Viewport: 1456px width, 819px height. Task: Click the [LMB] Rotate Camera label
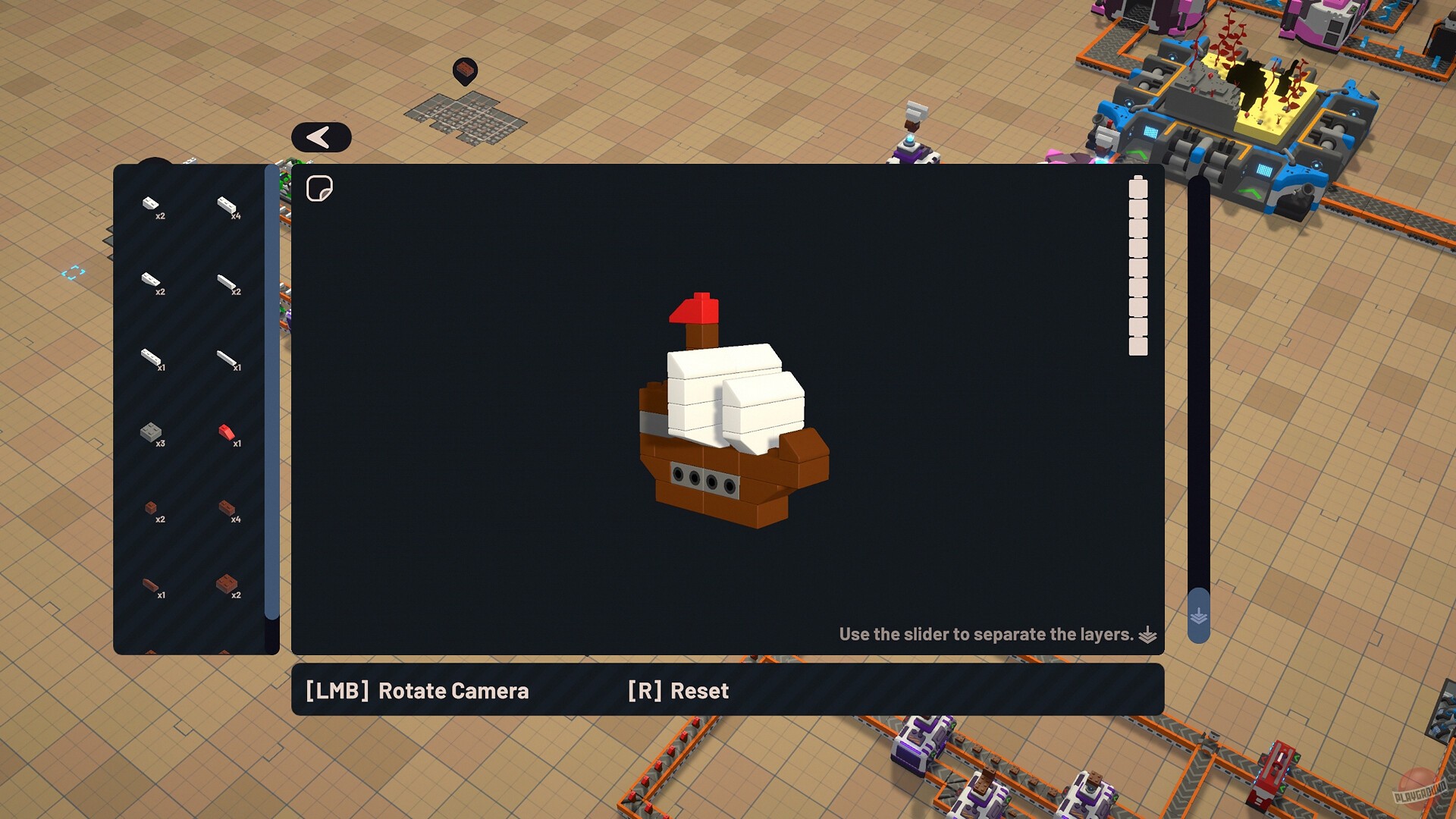(x=416, y=691)
